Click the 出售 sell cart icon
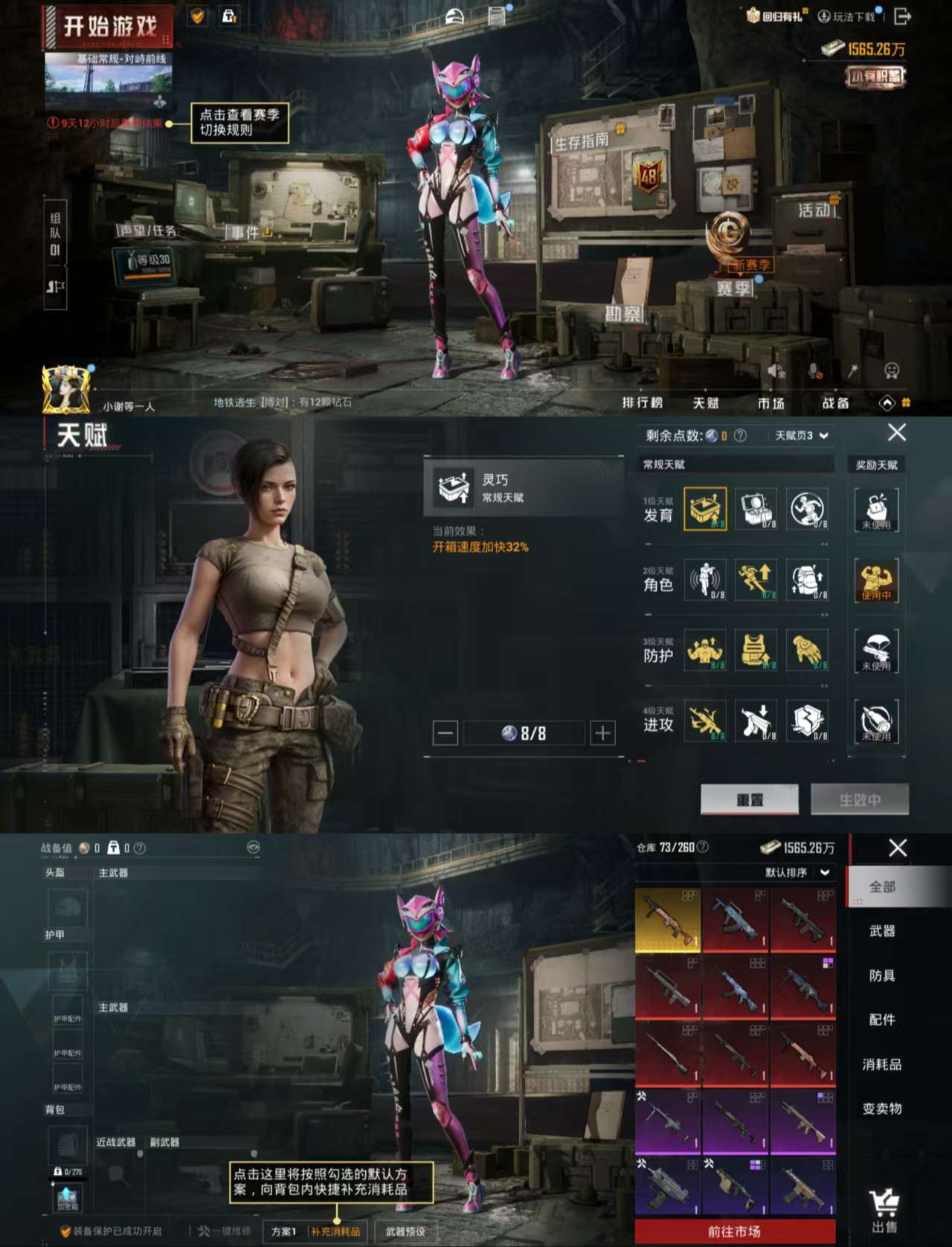Image resolution: width=952 pixels, height=1247 pixels. click(x=884, y=1210)
